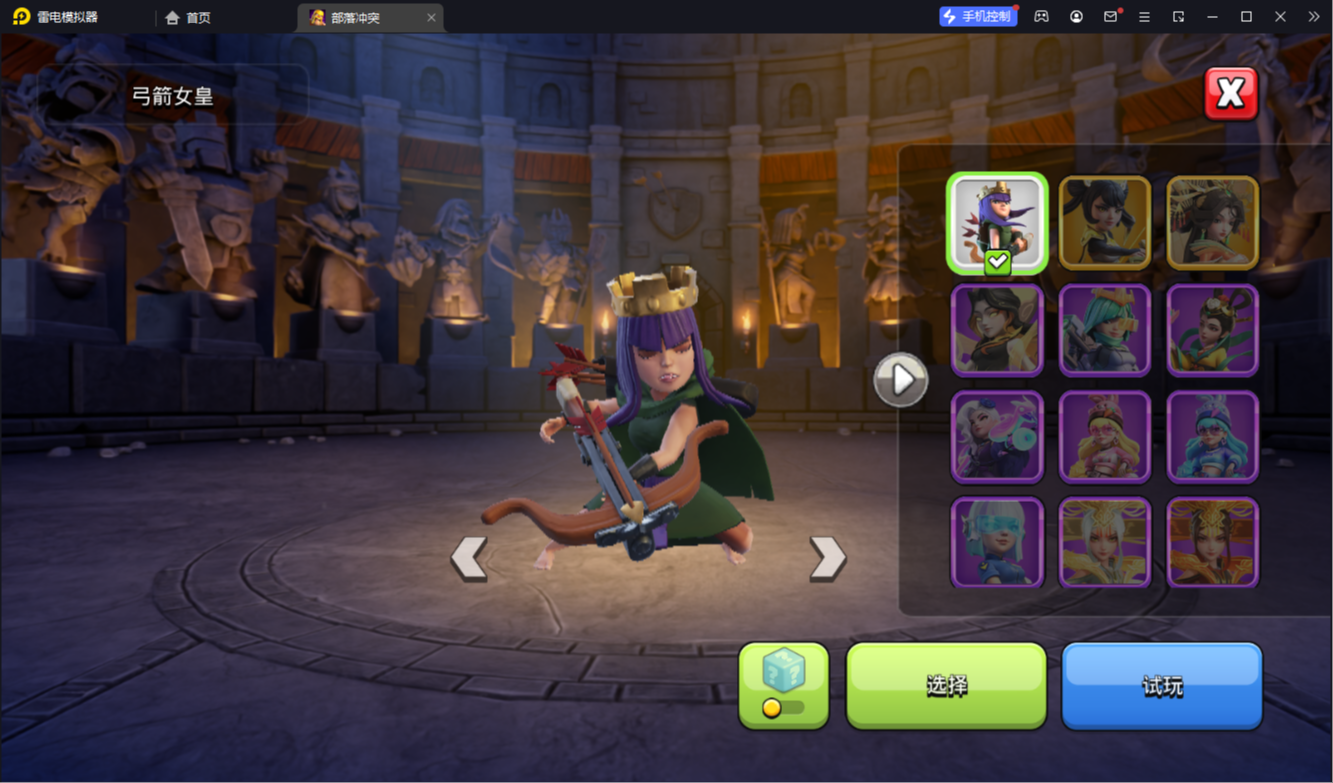The image size is (1333, 783).
Task: Pick the skin with the red-gold headdress
Action: click(x=1212, y=543)
